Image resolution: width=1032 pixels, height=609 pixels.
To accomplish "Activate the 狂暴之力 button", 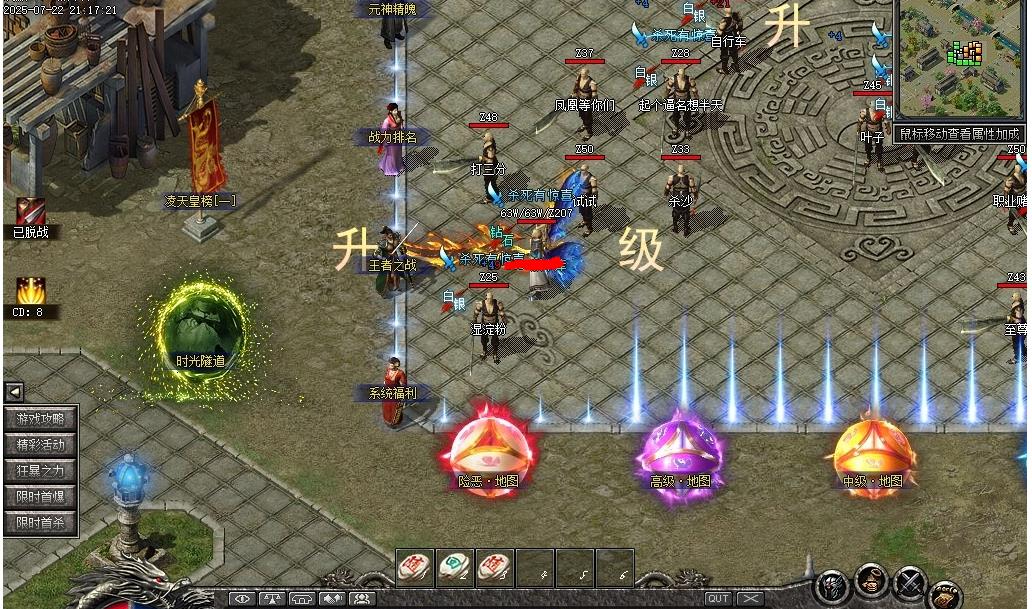I will (x=40, y=471).
